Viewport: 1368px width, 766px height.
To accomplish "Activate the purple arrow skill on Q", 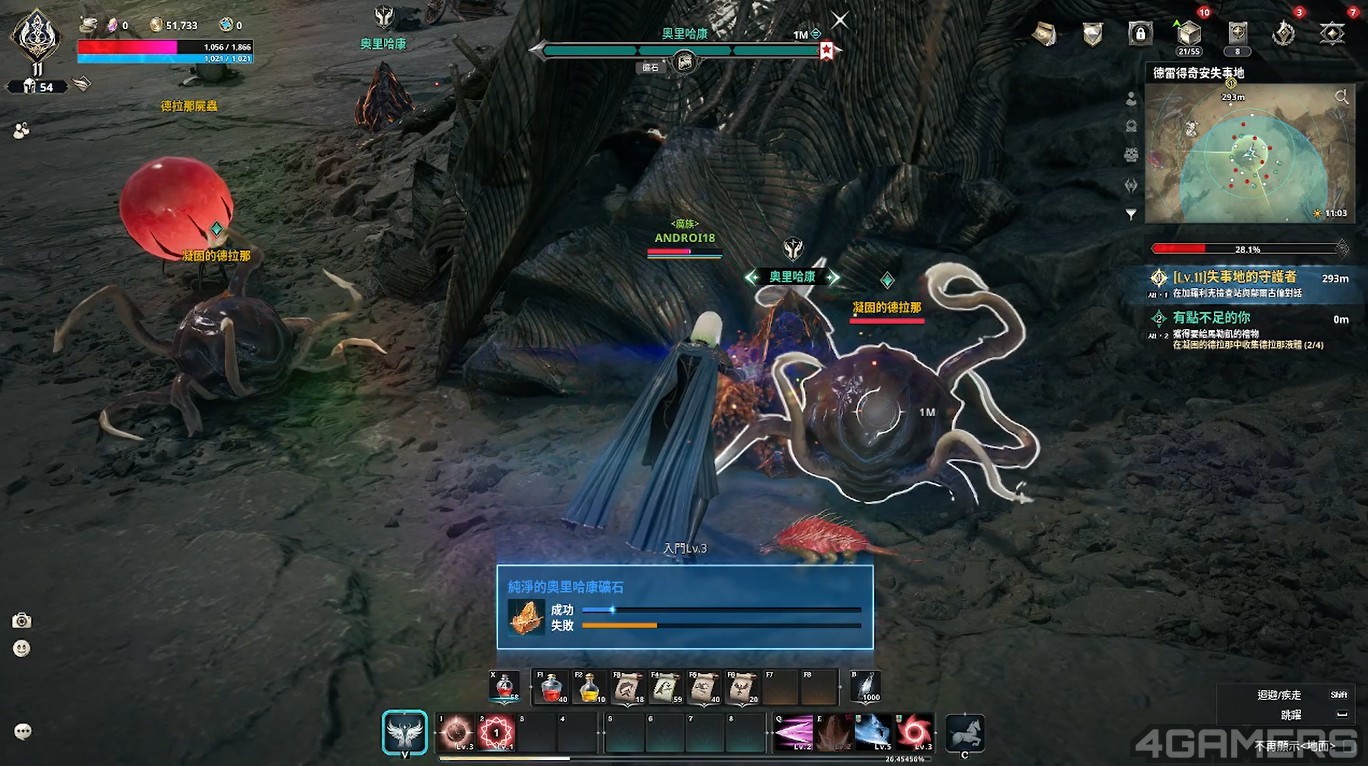I will click(793, 733).
